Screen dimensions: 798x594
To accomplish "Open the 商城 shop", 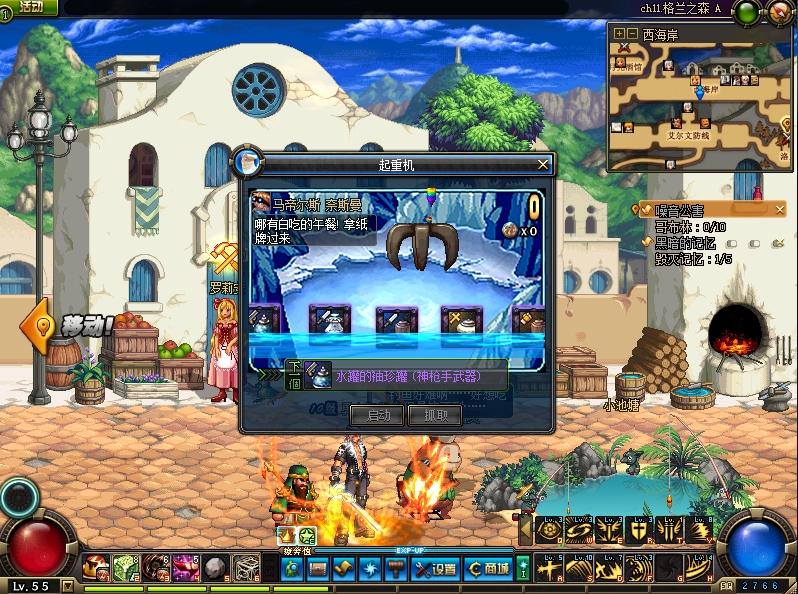I will [x=488, y=569].
